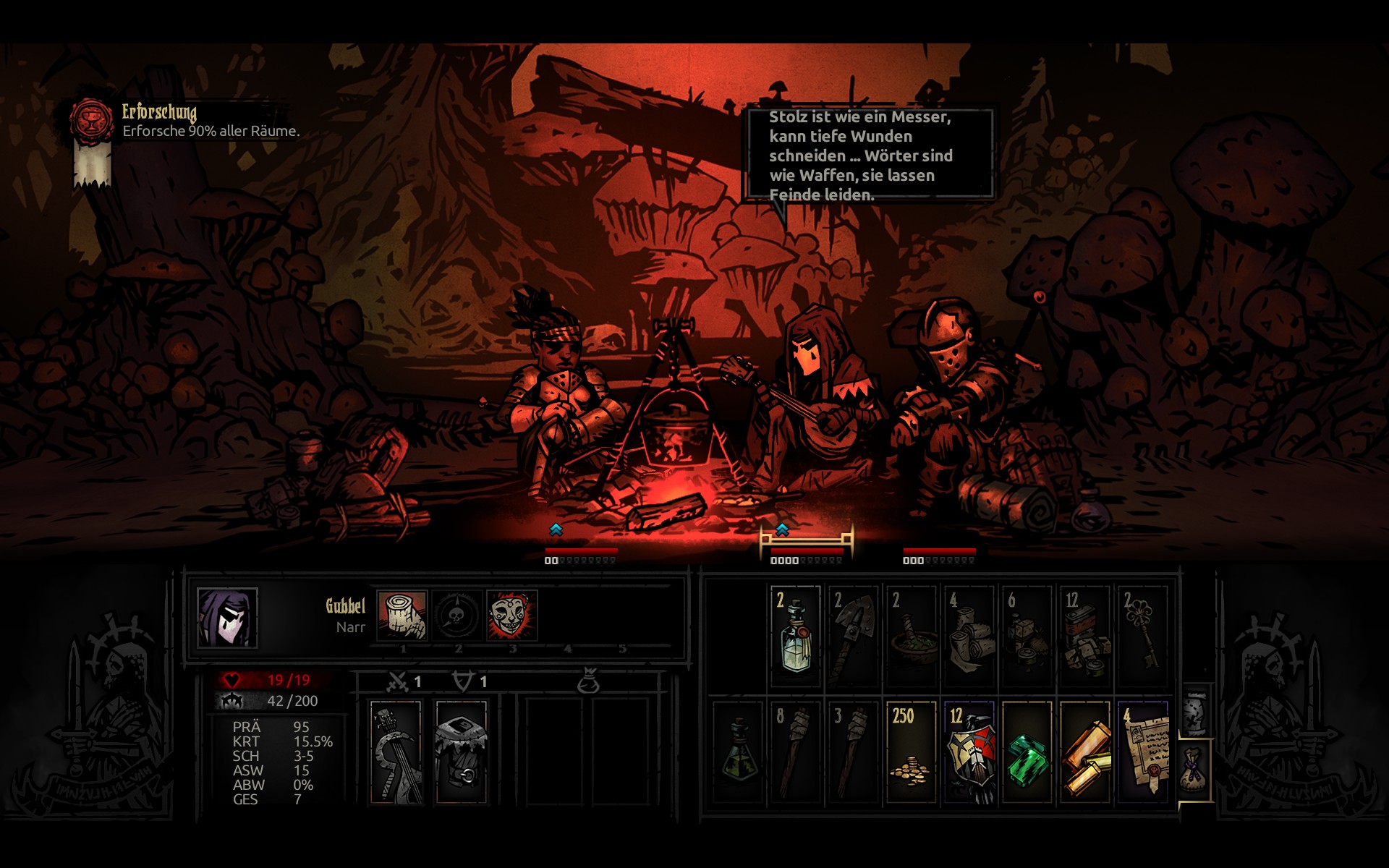Select the green antivenom flask
The width and height of the screenshot is (1389, 868).
coord(737,752)
